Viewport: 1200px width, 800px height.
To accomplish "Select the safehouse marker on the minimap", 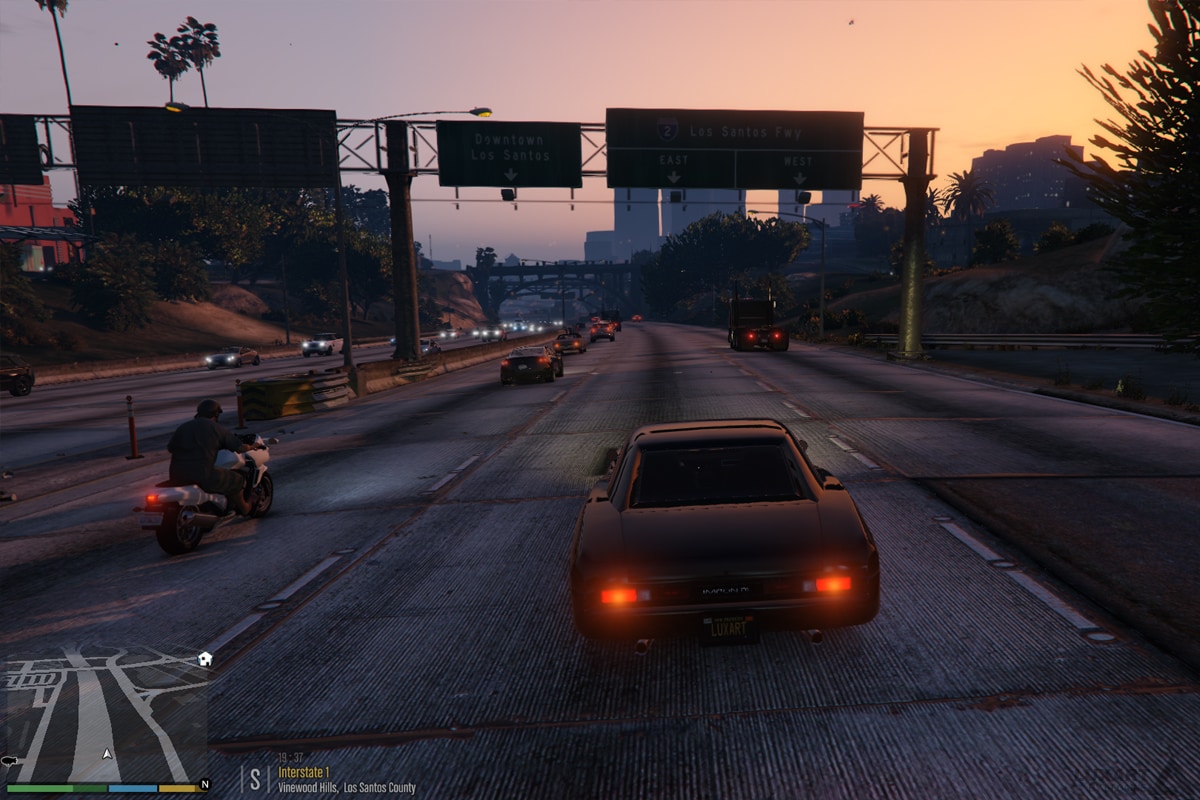I will pos(204,659).
